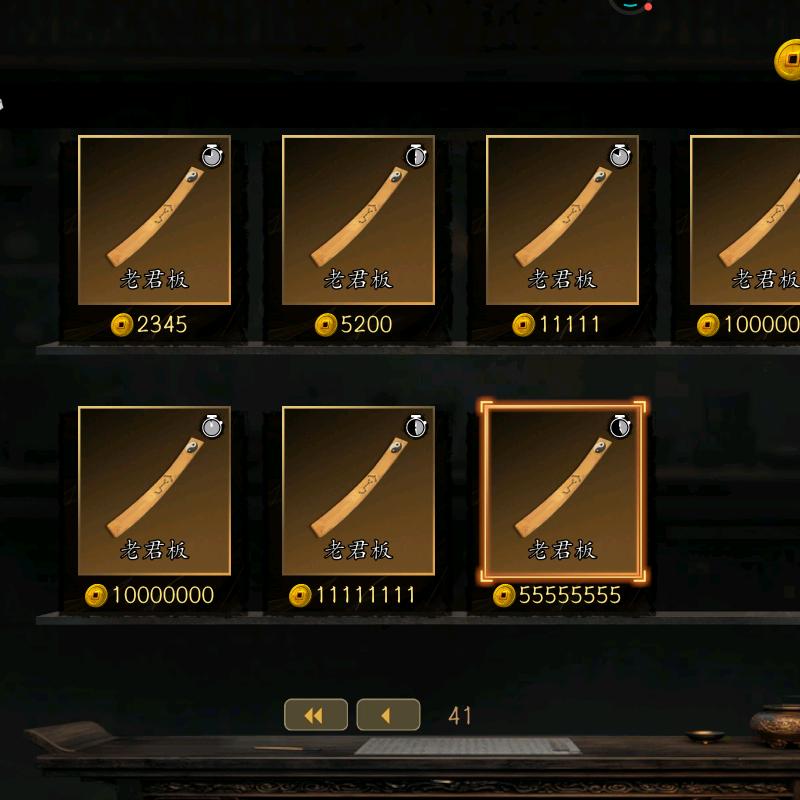The image size is (800, 800).
Task: Choose the 老君板 listing costing 5200
Action: point(358,220)
